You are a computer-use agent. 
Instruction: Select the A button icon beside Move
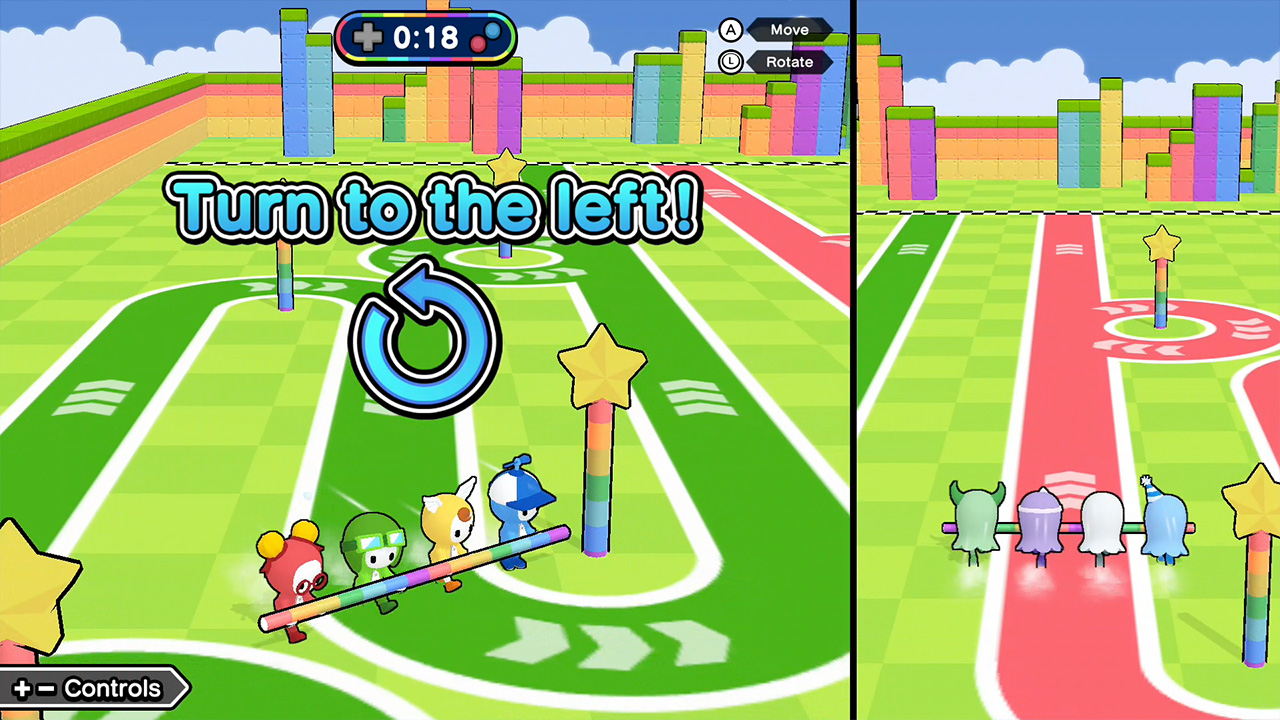coord(730,30)
